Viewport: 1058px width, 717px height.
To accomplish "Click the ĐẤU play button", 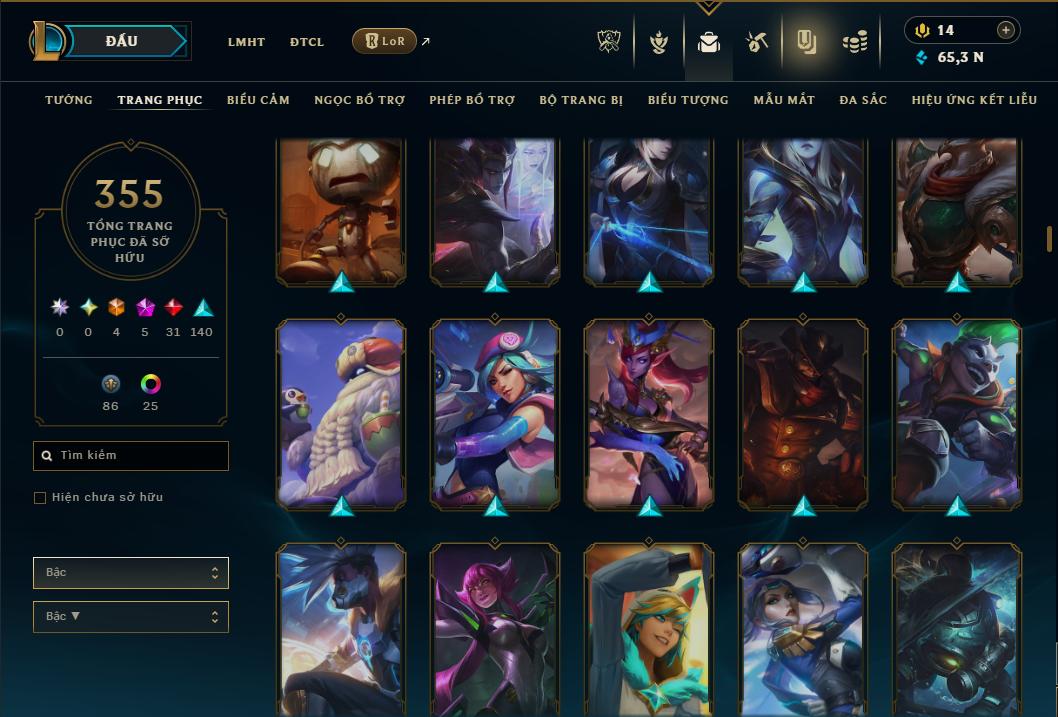I will click(x=122, y=41).
